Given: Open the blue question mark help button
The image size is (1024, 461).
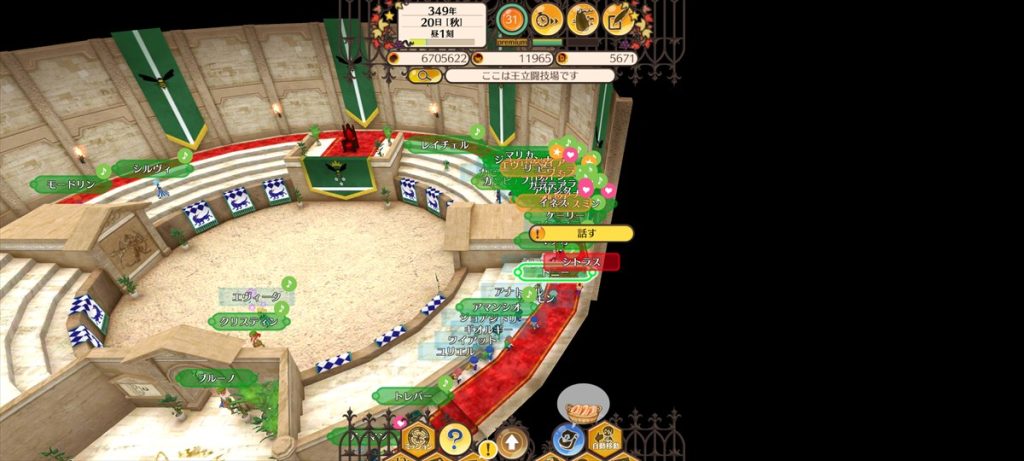Looking at the screenshot, I should tap(455, 438).
